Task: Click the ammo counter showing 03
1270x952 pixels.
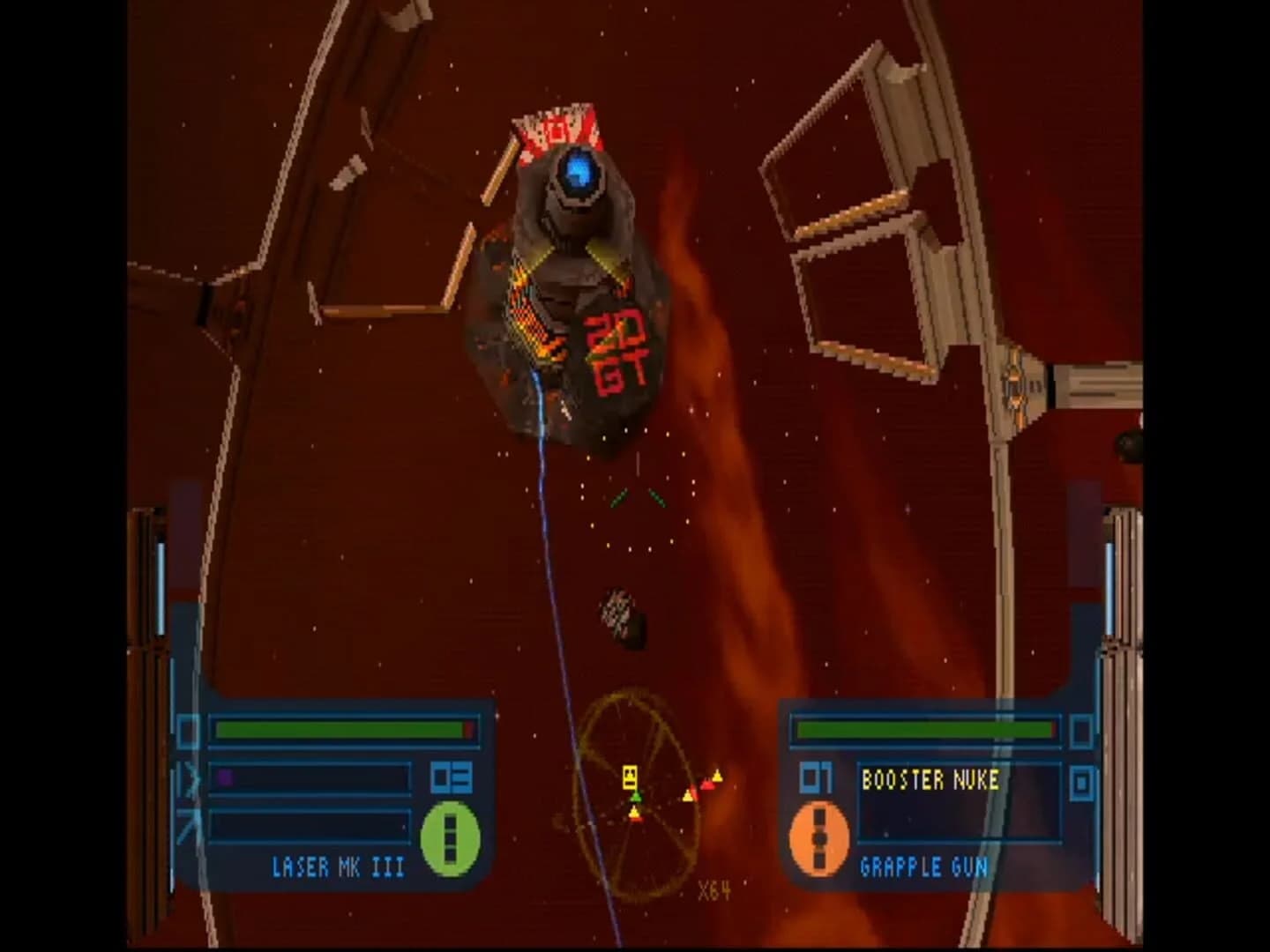Action: coord(452,777)
